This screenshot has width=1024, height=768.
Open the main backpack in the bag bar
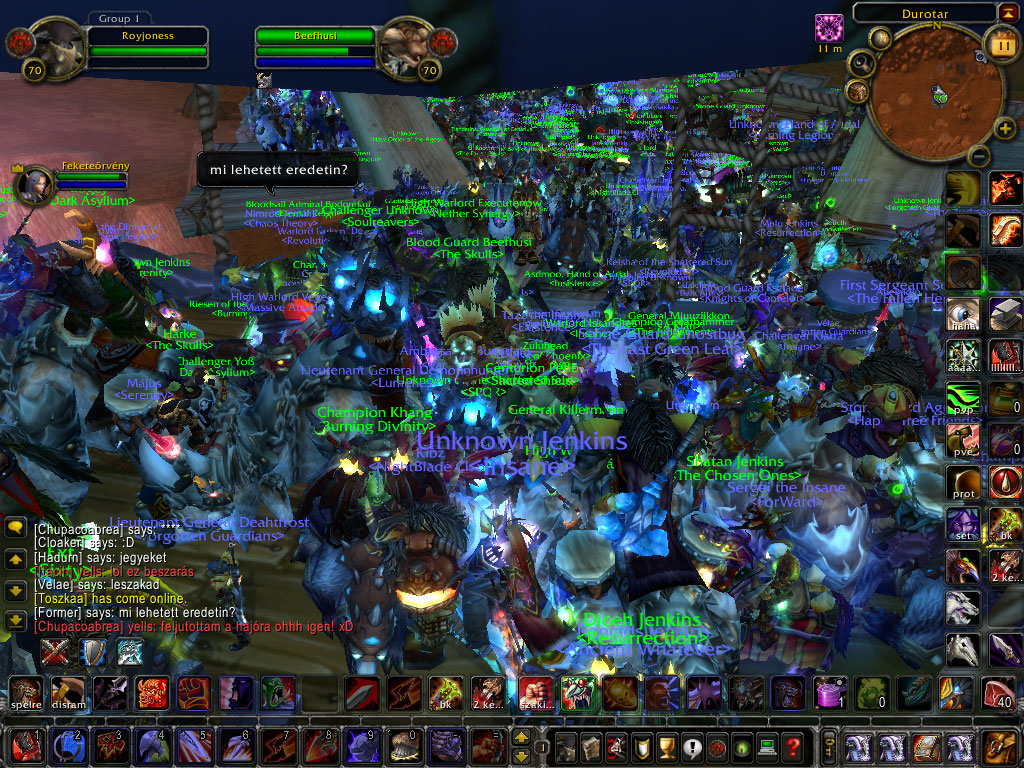(x=1001, y=747)
